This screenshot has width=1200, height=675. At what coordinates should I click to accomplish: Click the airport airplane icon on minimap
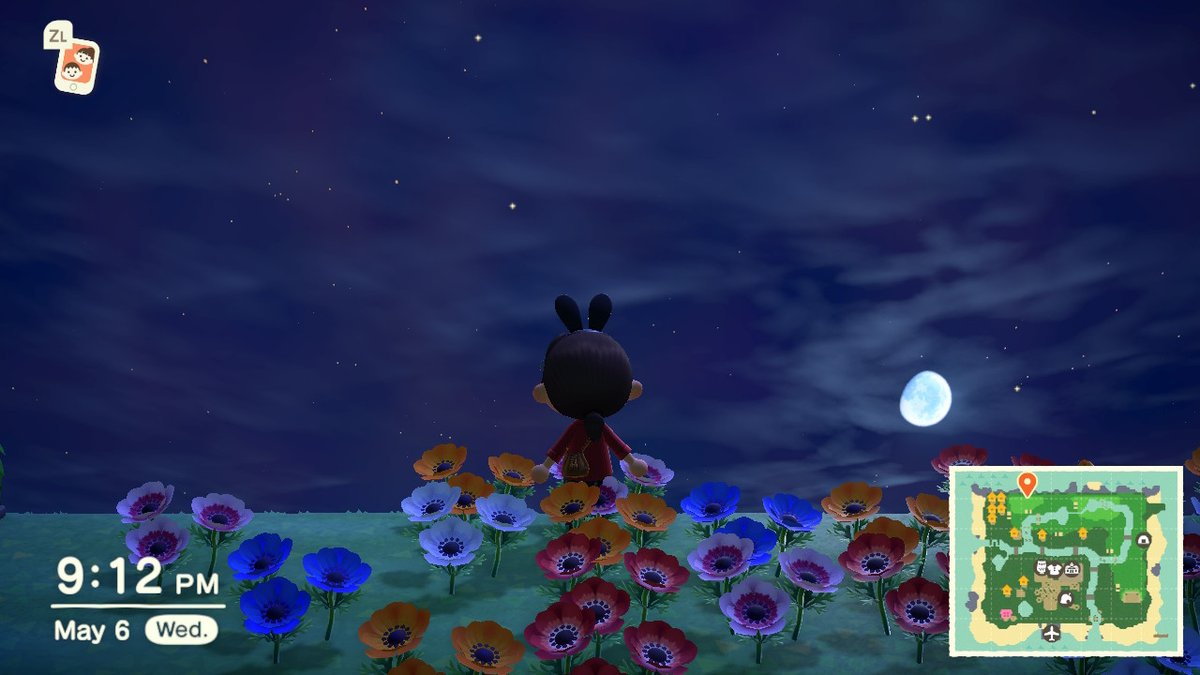1051,633
